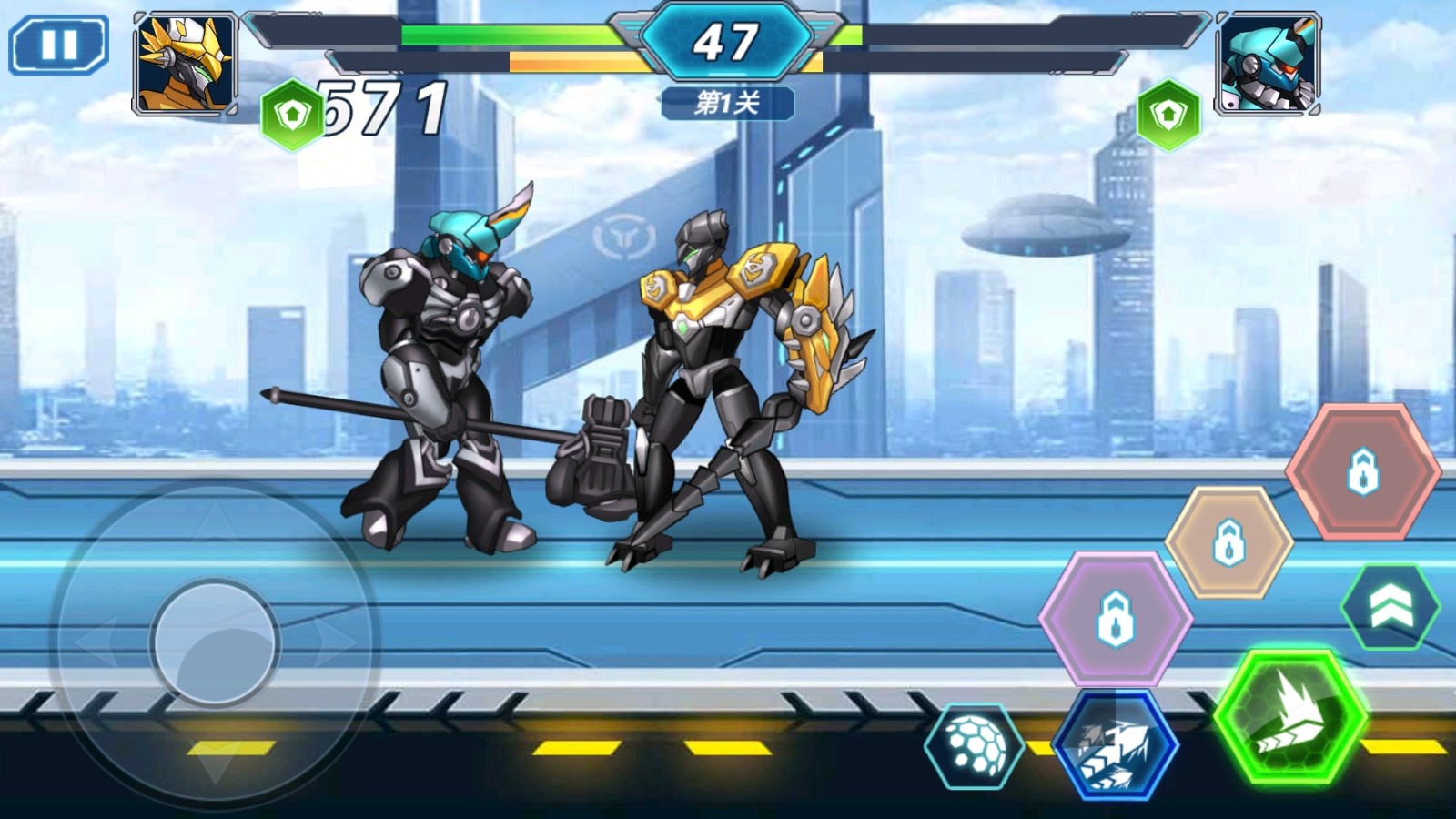The width and height of the screenshot is (1456, 819).
Task: Tap the golden mech player portrait
Action: pos(186,64)
